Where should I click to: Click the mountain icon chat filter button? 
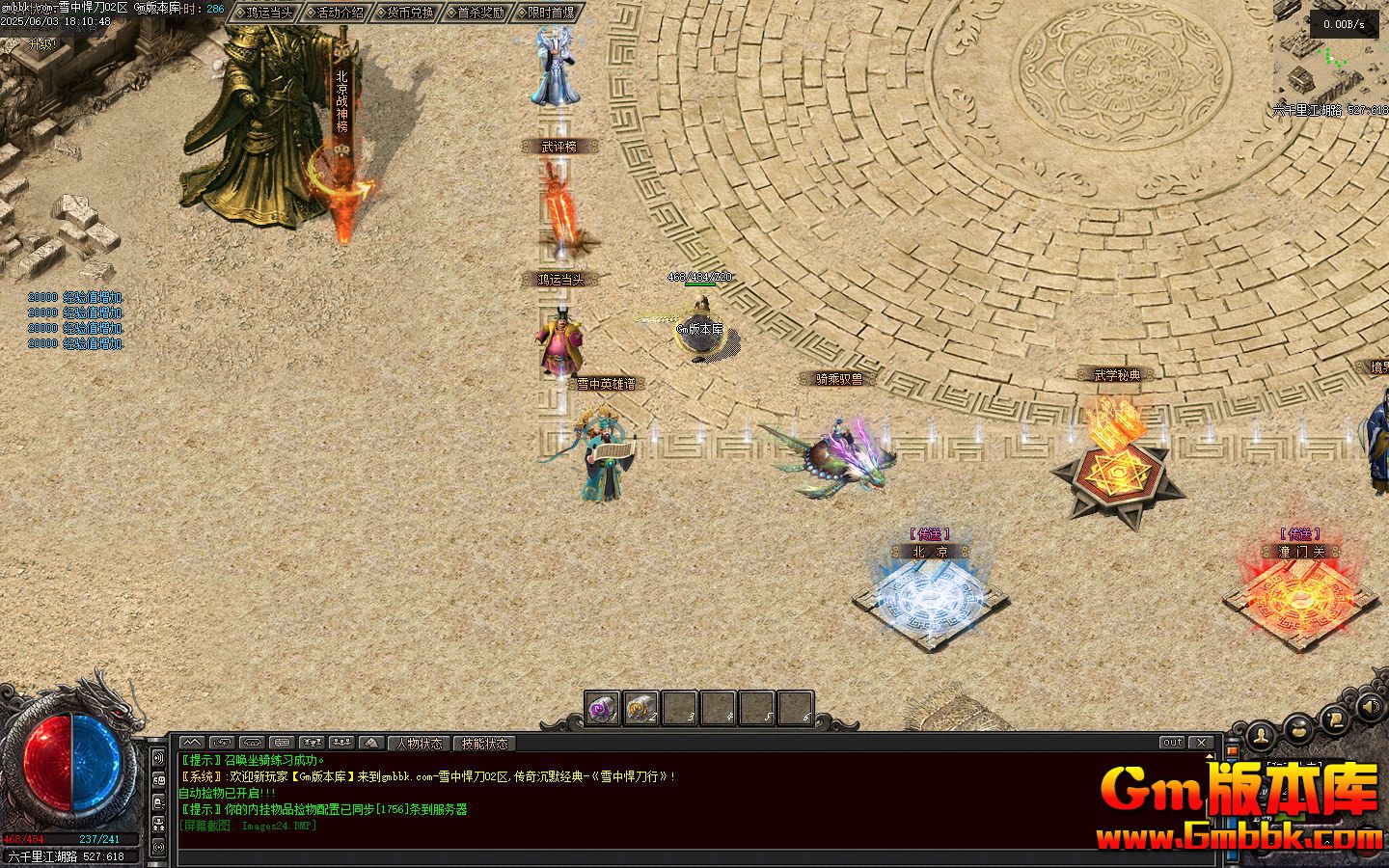coord(371,744)
